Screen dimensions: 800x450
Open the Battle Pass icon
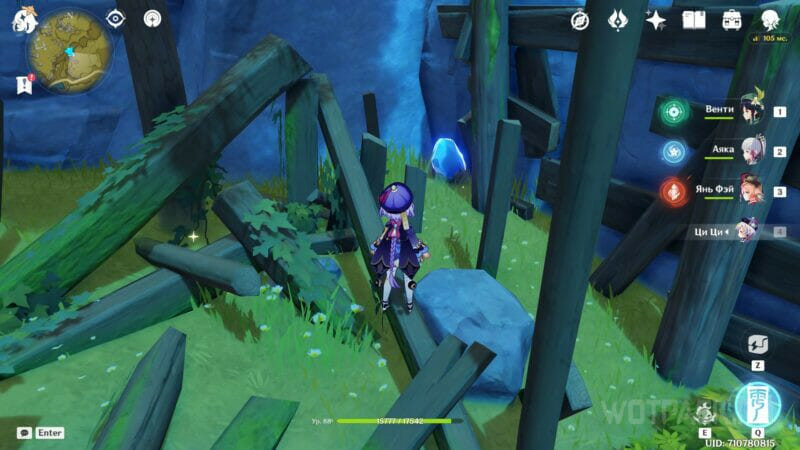tap(732, 20)
